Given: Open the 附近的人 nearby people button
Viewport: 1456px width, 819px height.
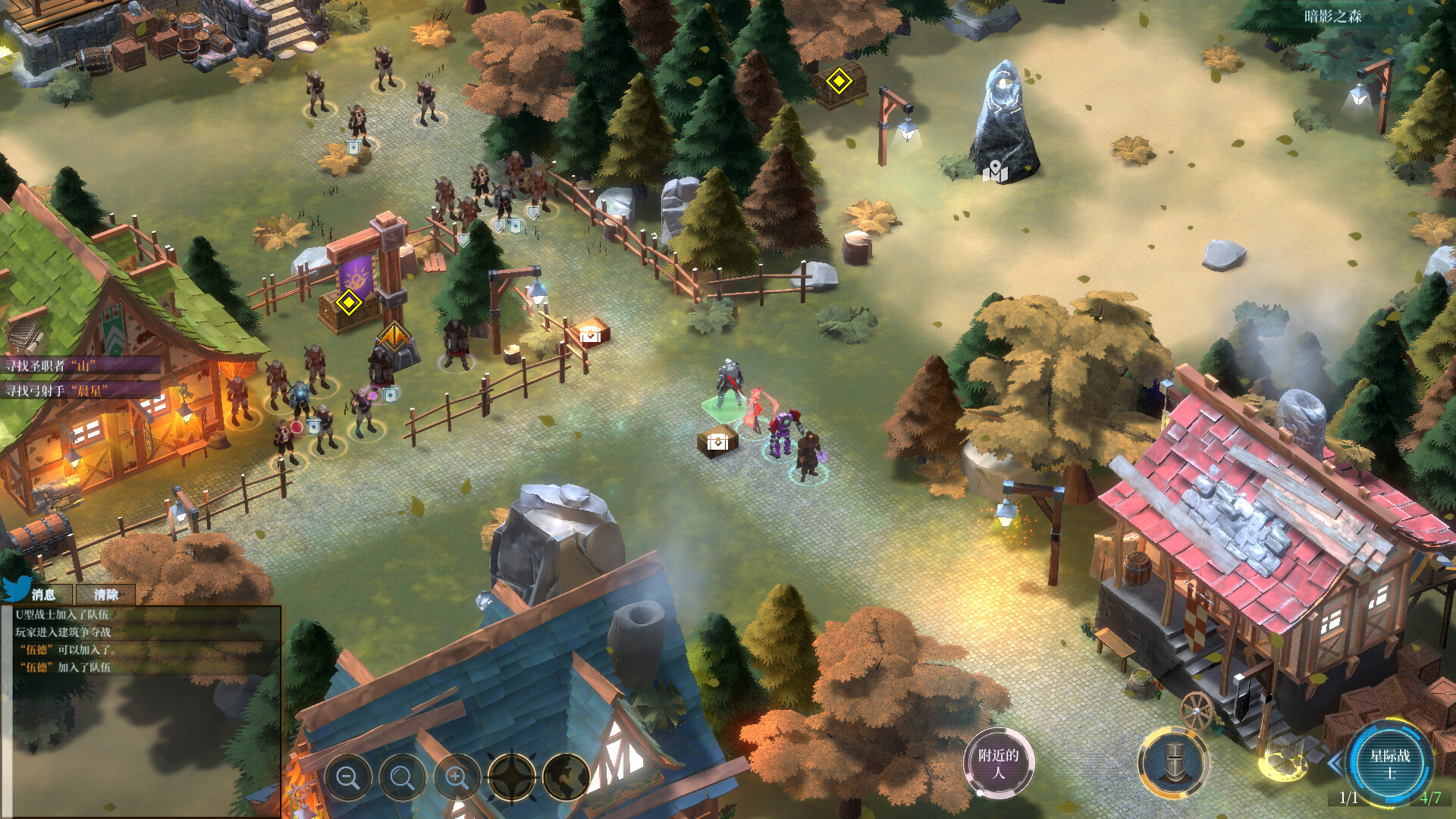Looking at the screenshot, I should click(998, 764).
